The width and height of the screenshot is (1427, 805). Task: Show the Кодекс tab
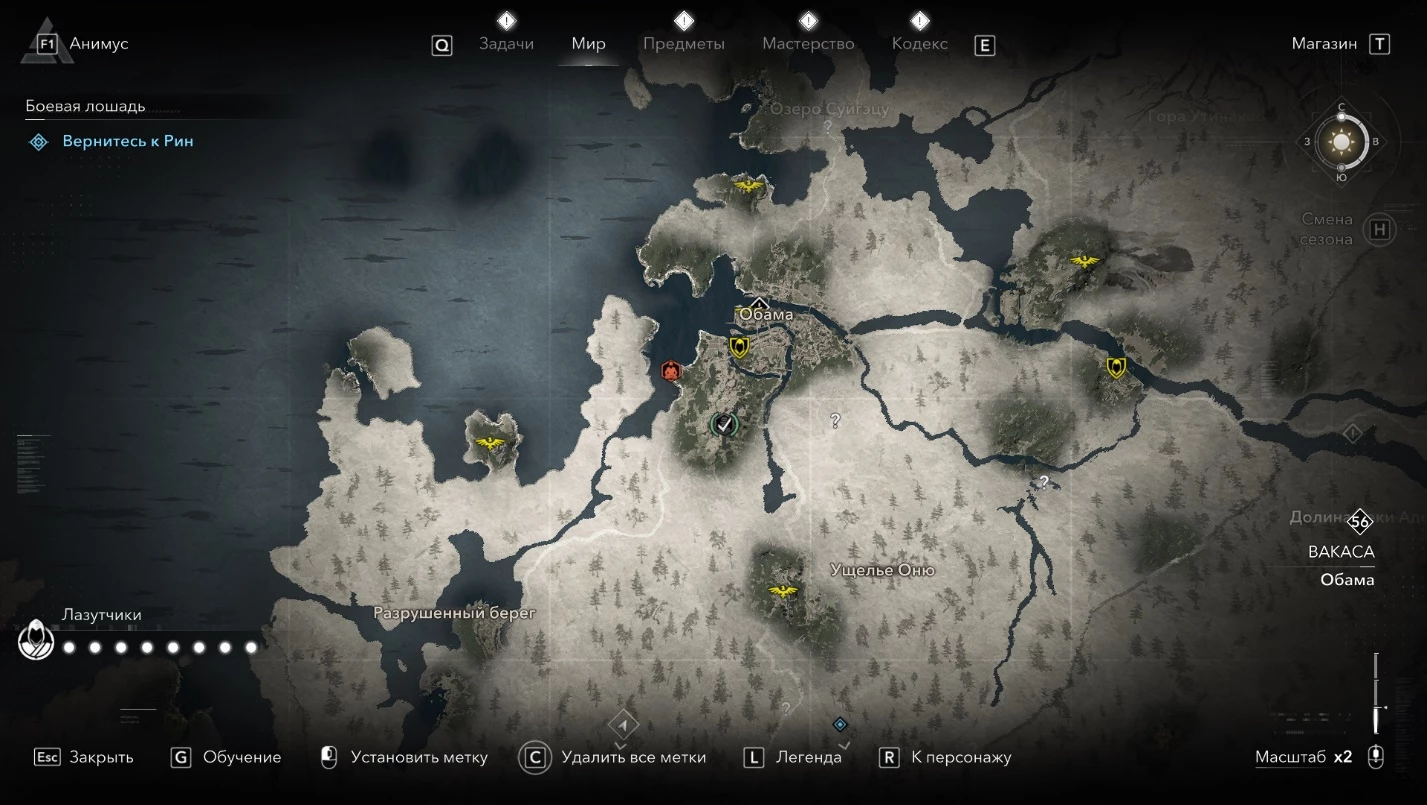point(919,44)
